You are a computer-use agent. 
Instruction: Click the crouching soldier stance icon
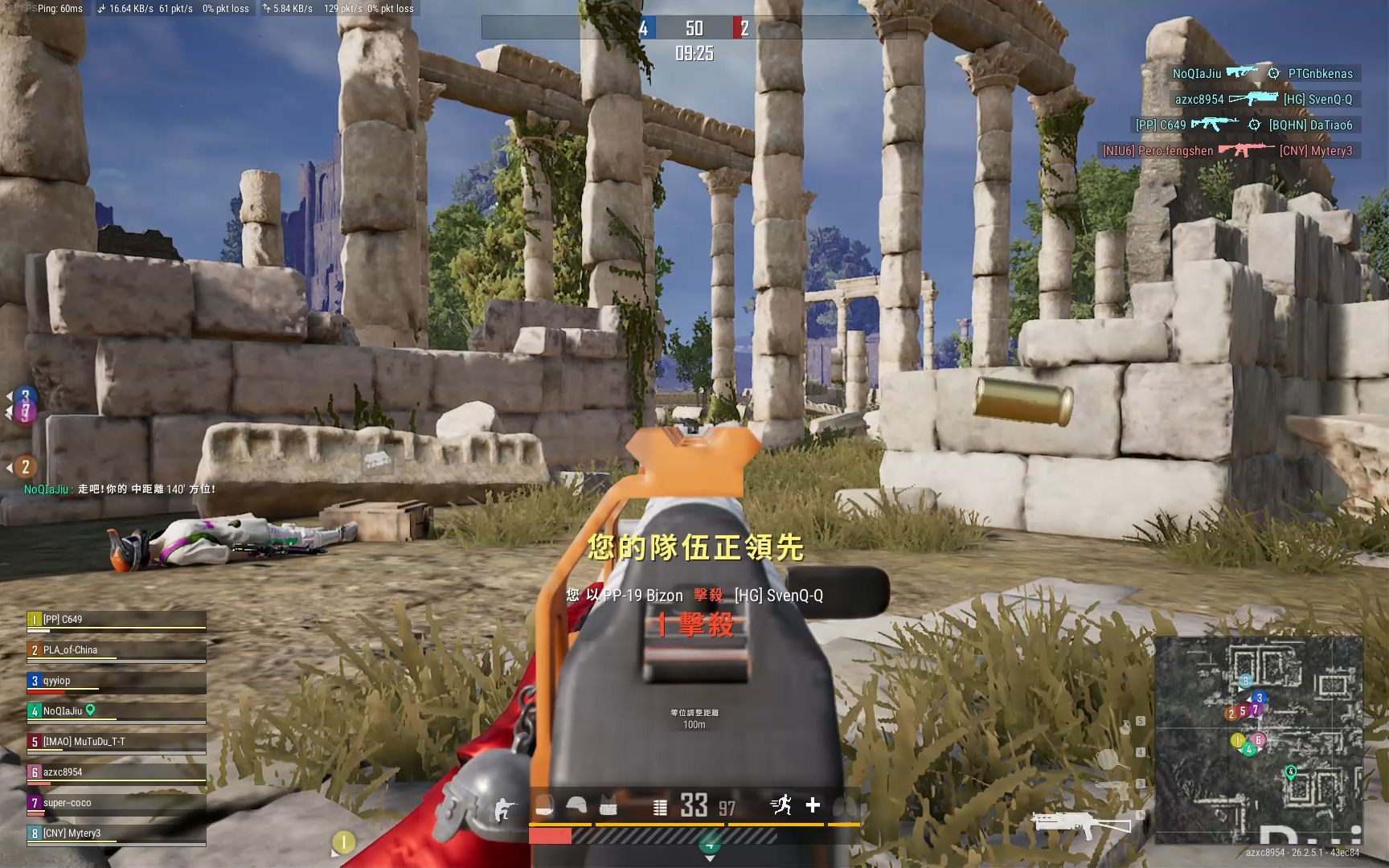click(502, 807)
